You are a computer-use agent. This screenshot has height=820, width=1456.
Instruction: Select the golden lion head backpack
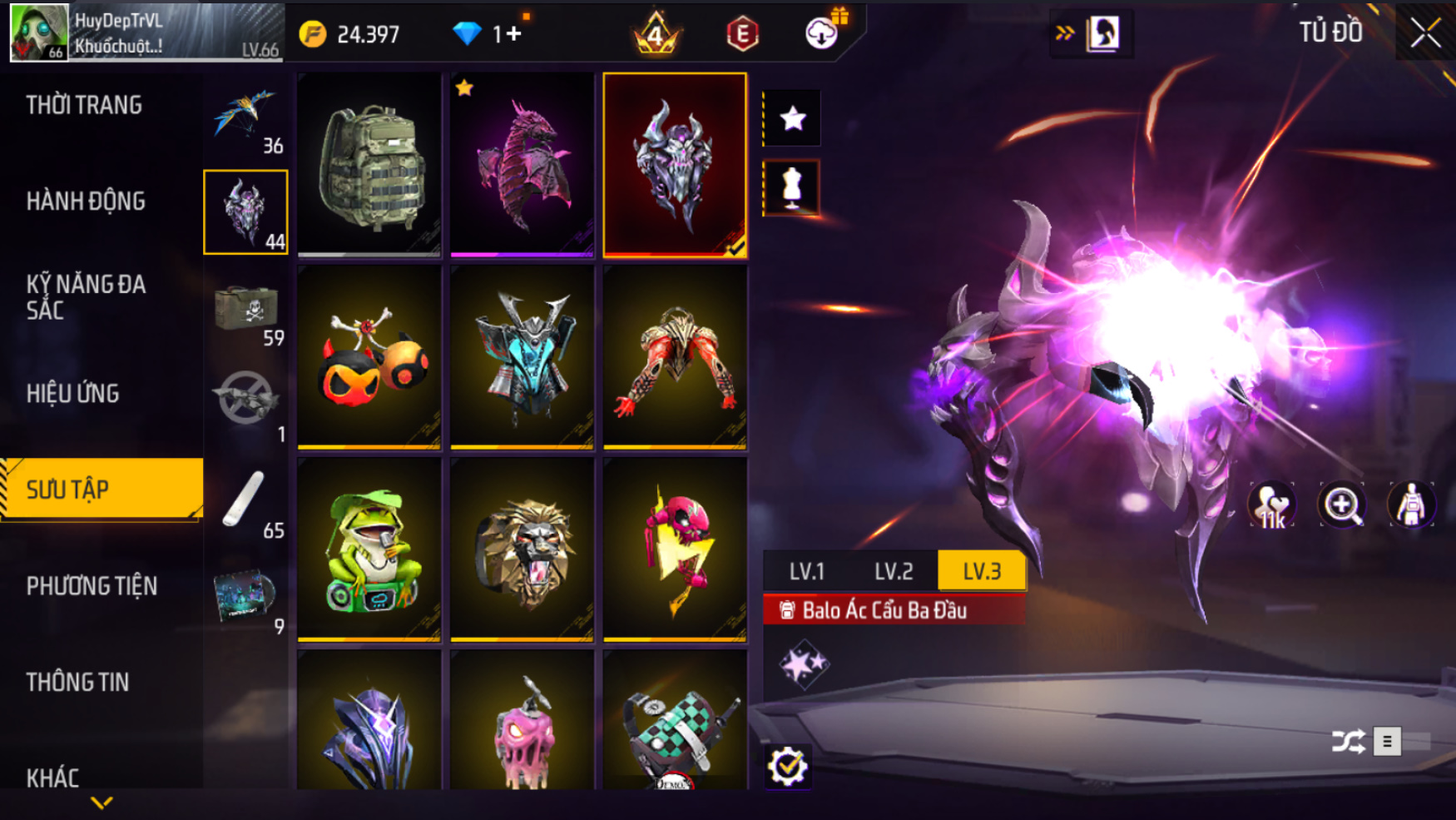522,549
